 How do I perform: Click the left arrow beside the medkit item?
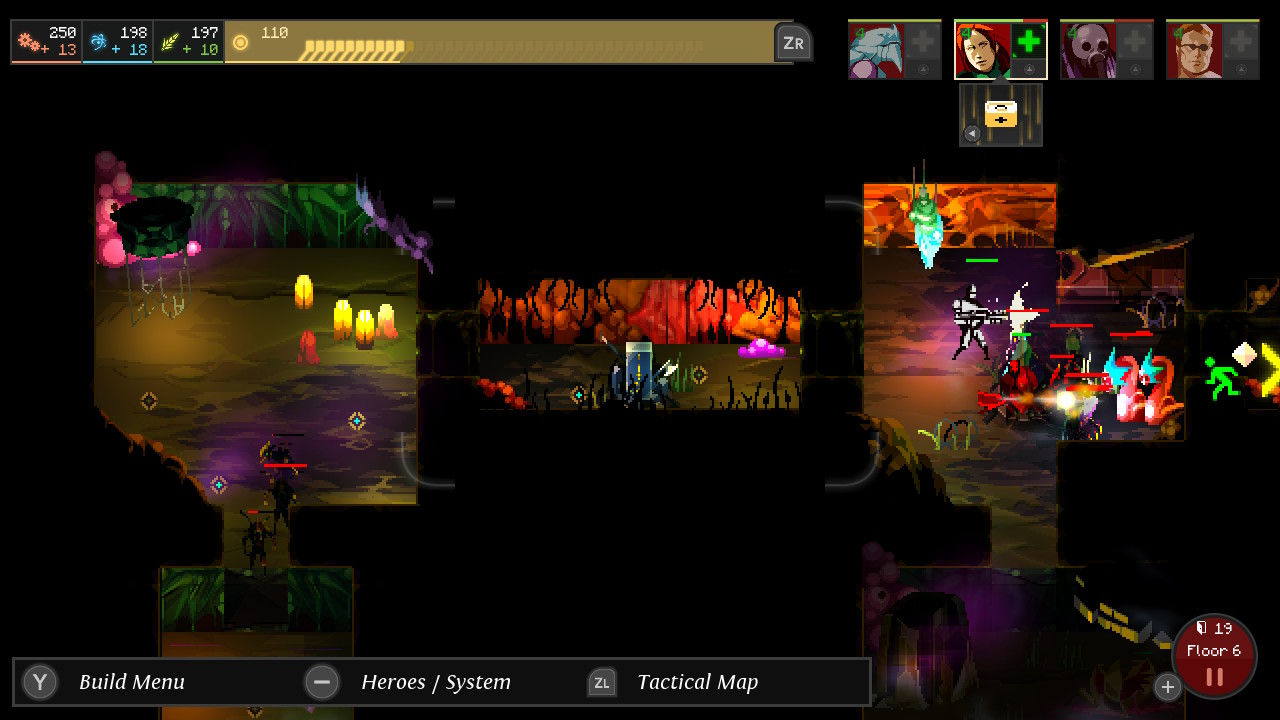[x=972, y=132]
